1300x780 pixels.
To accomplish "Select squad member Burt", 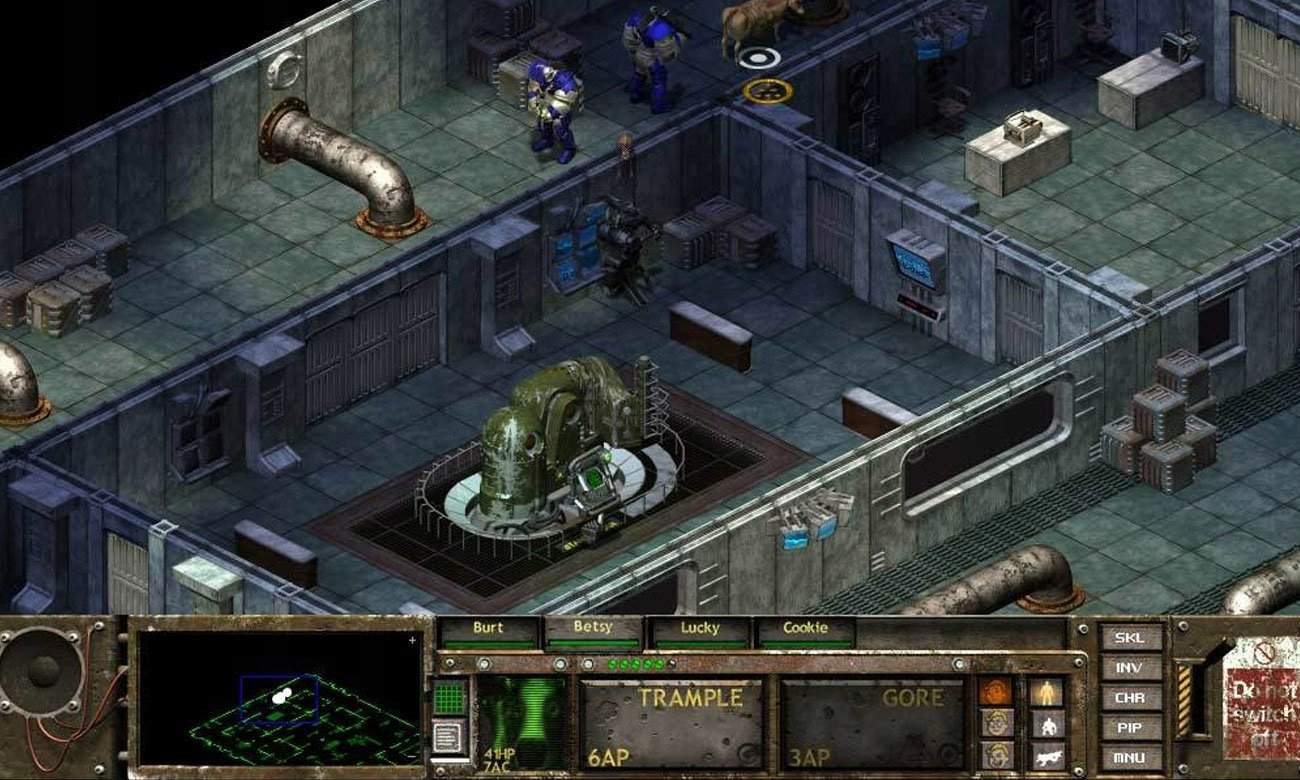I will coord(489,630).
